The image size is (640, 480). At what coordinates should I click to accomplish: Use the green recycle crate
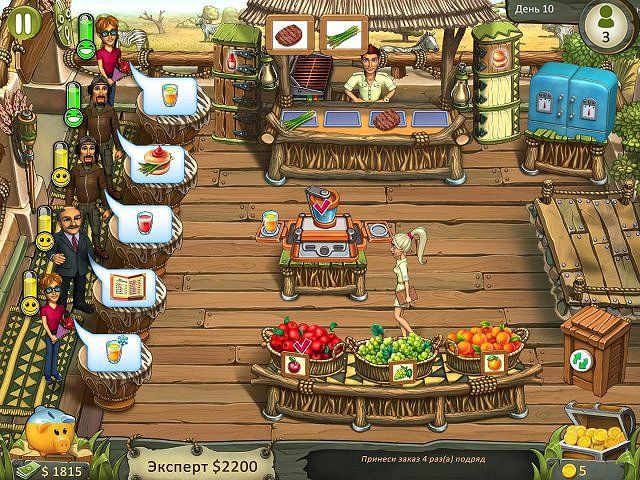(x=582, y=359)
